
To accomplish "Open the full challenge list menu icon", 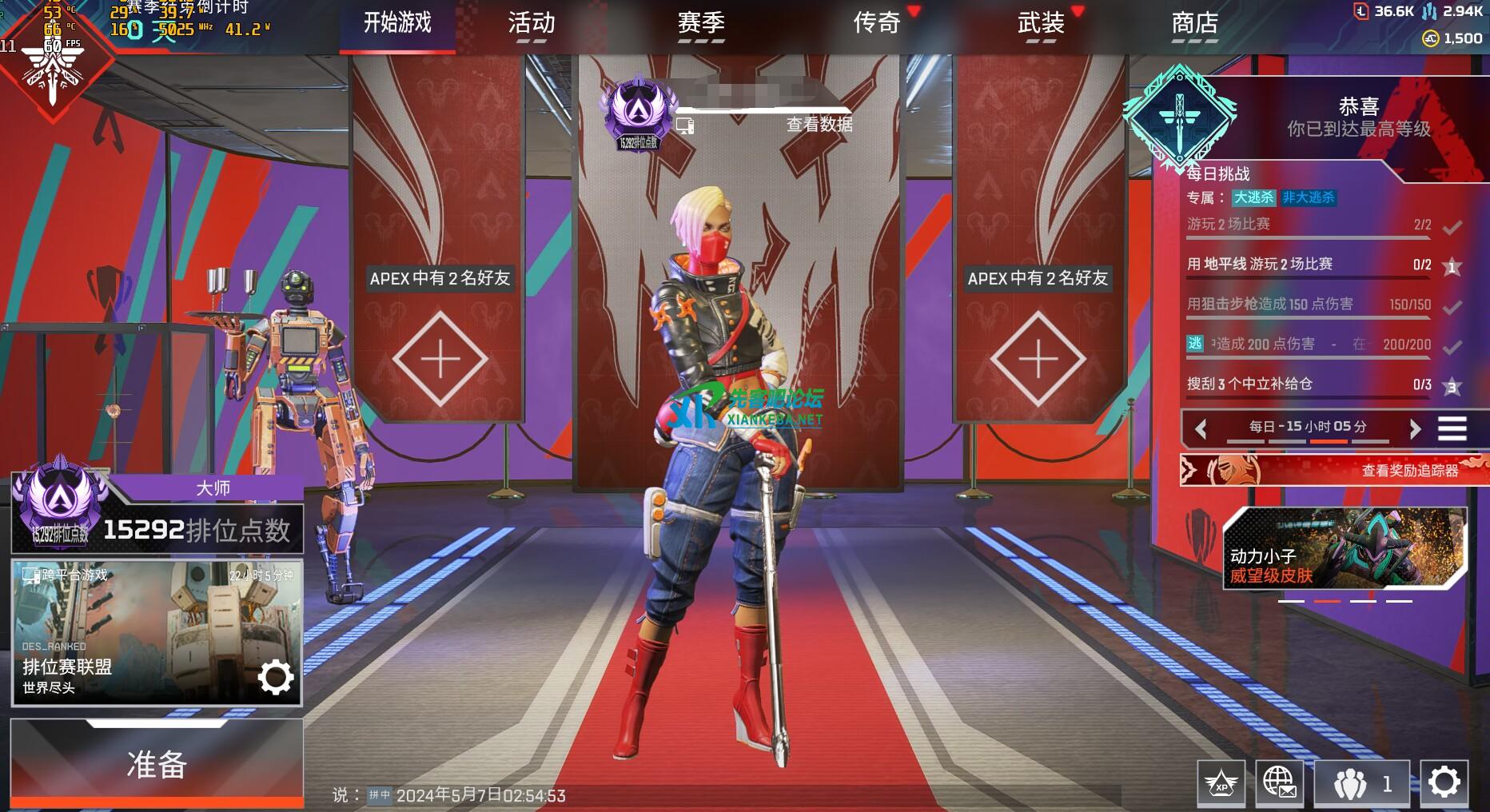I will click(1452, 429).
